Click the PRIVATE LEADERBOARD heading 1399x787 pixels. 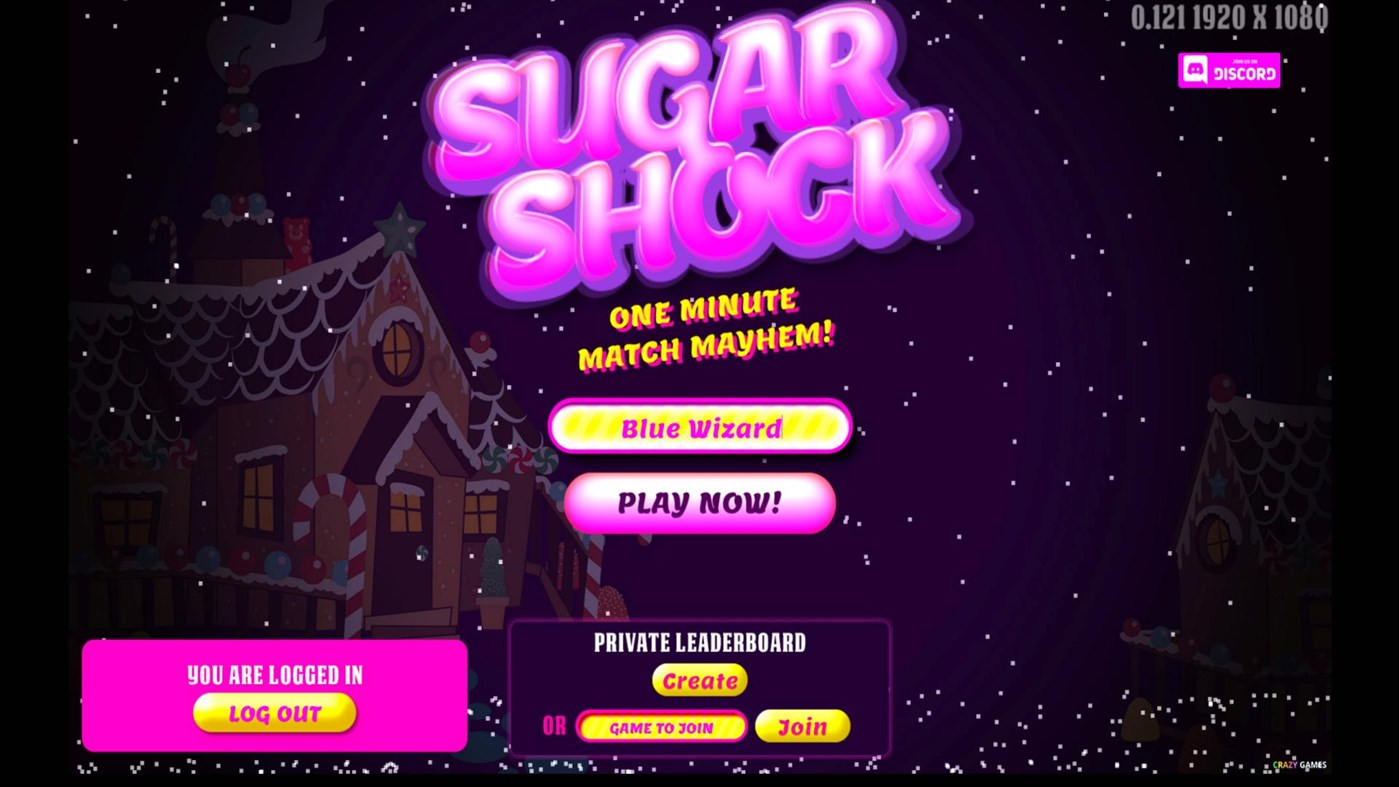(x=699, y=643)
